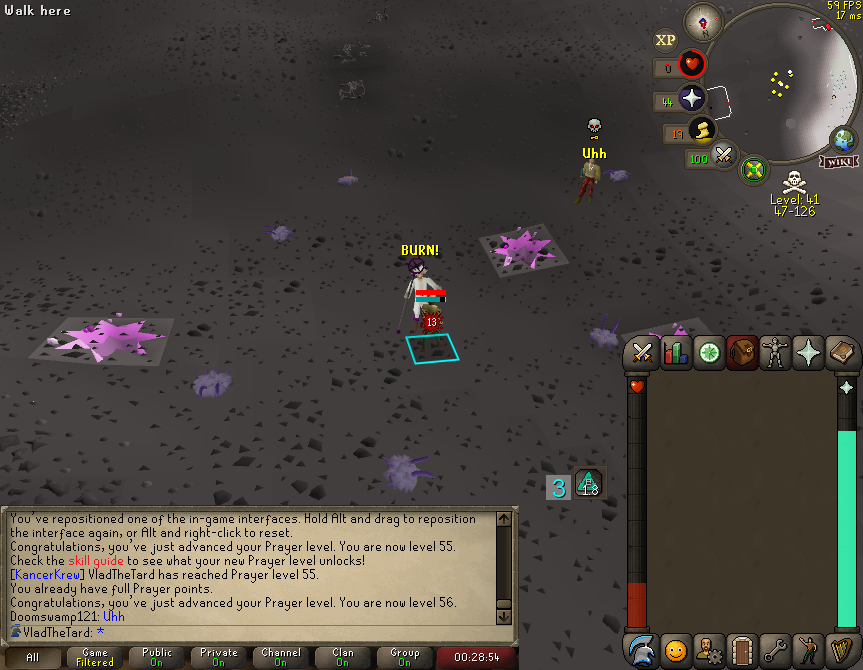Open the Emotes tab
Screen dimensions: 863x670
click(x=808, y=651)
